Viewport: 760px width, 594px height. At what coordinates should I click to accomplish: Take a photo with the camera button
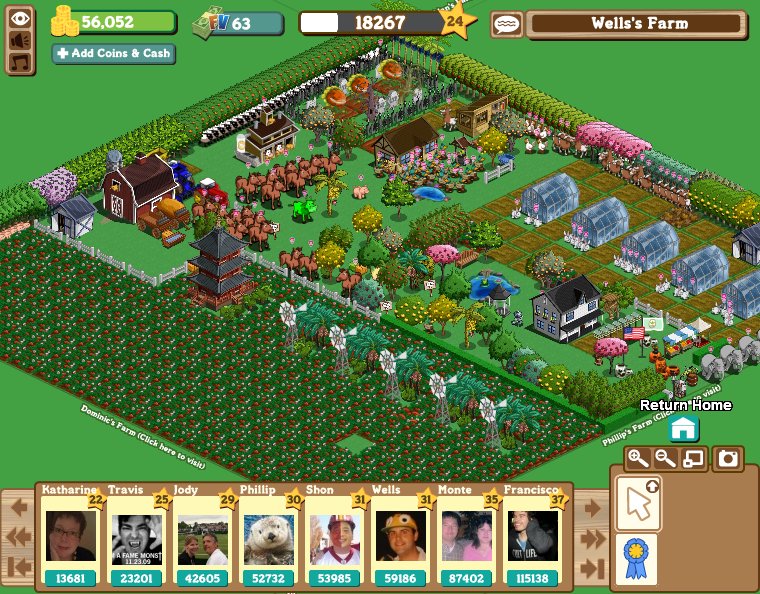pos(729,459)
